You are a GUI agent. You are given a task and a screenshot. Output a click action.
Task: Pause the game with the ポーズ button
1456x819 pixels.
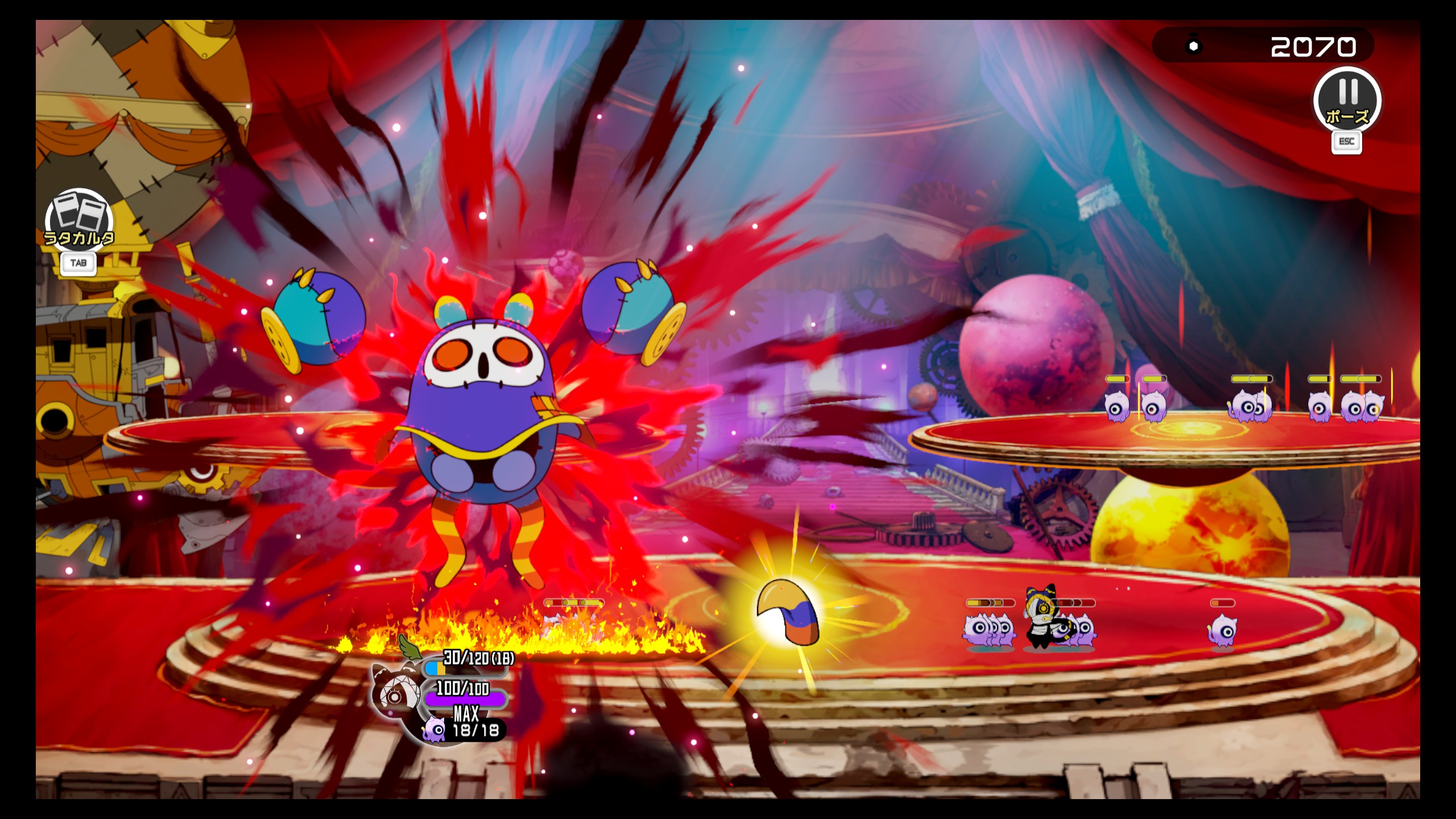pyautogui.click(x=1347, y=101)
